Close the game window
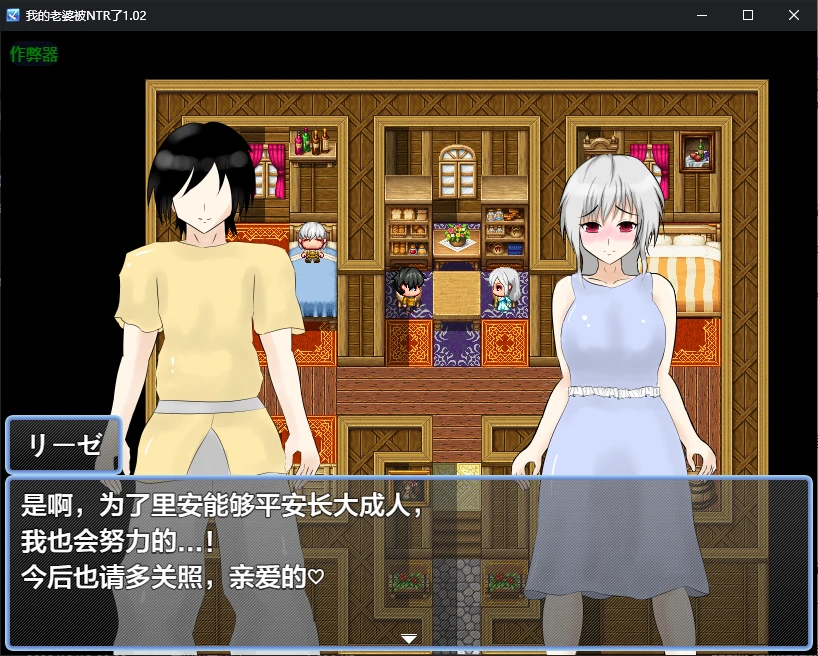The height and width of the screenshot is (656, 818). tap(794, 16)
